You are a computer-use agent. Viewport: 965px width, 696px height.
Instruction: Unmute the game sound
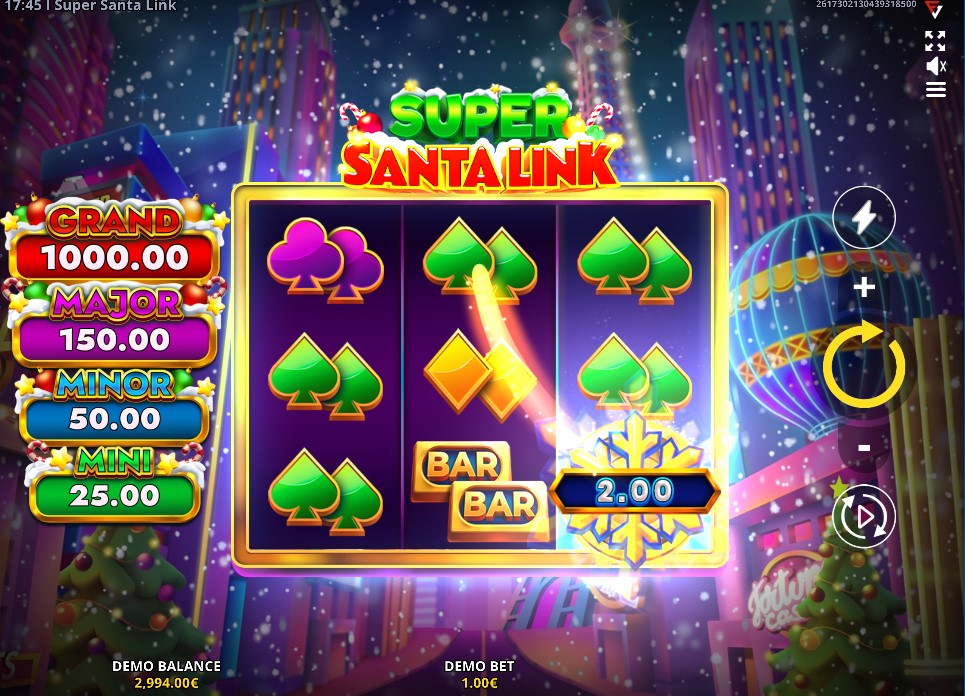pos(935,66)
